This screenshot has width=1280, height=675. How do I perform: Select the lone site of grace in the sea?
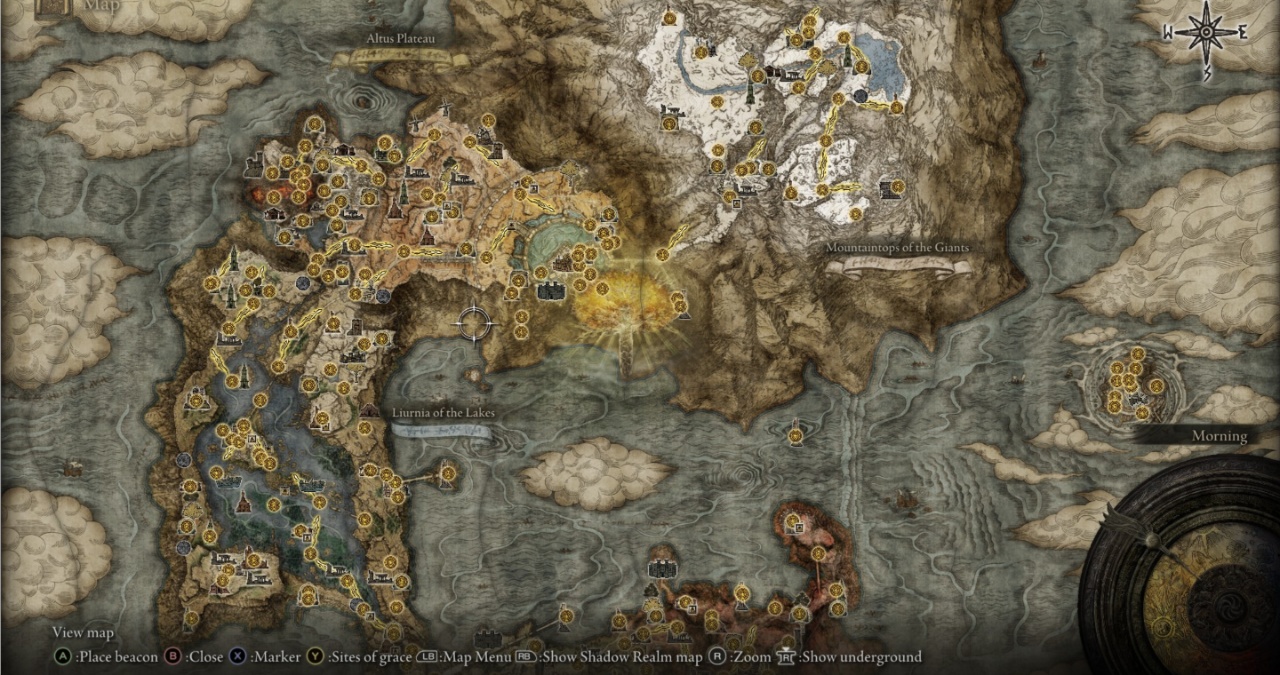click(795, 435)
